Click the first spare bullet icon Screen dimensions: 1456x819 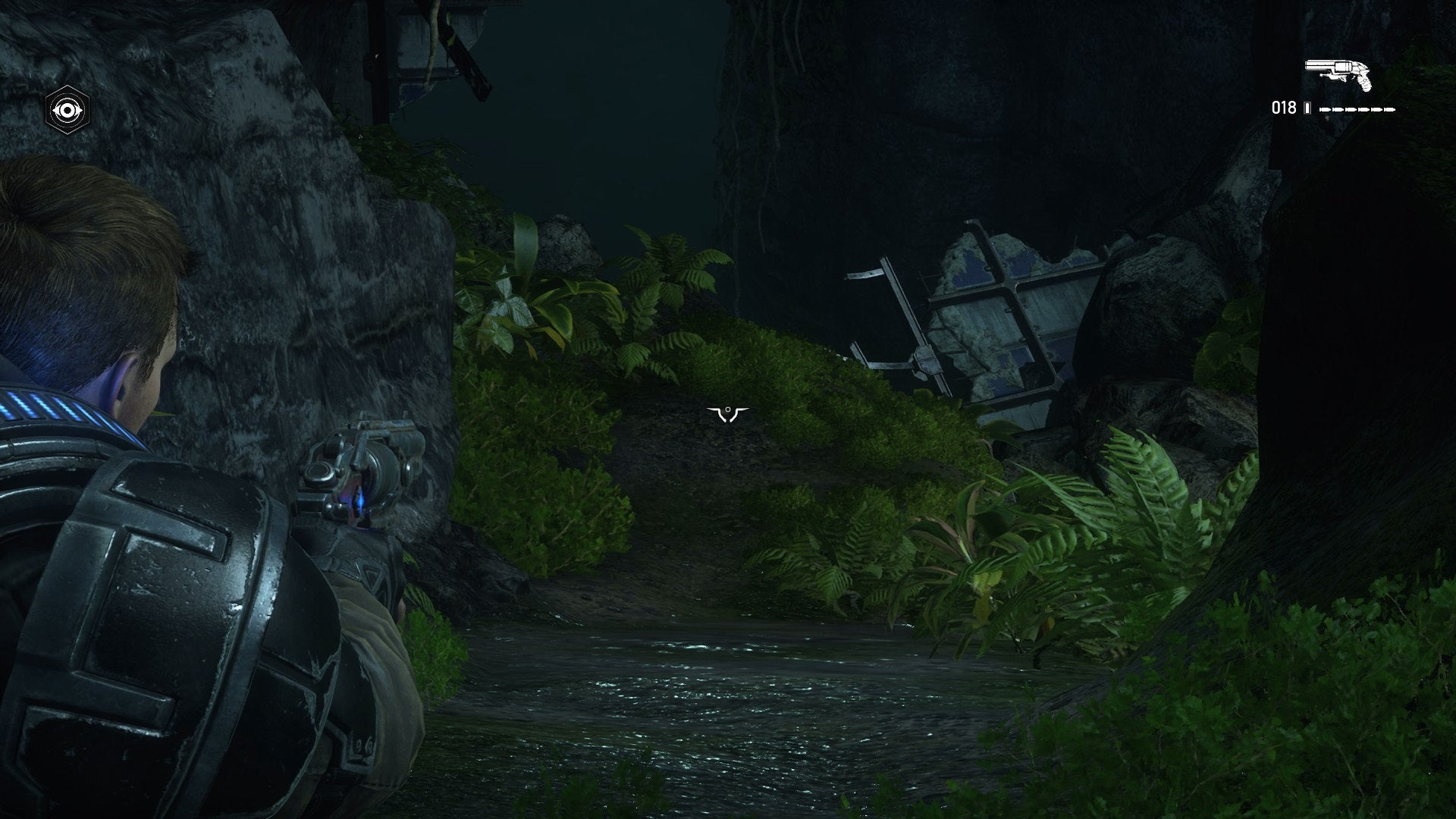1326,110
